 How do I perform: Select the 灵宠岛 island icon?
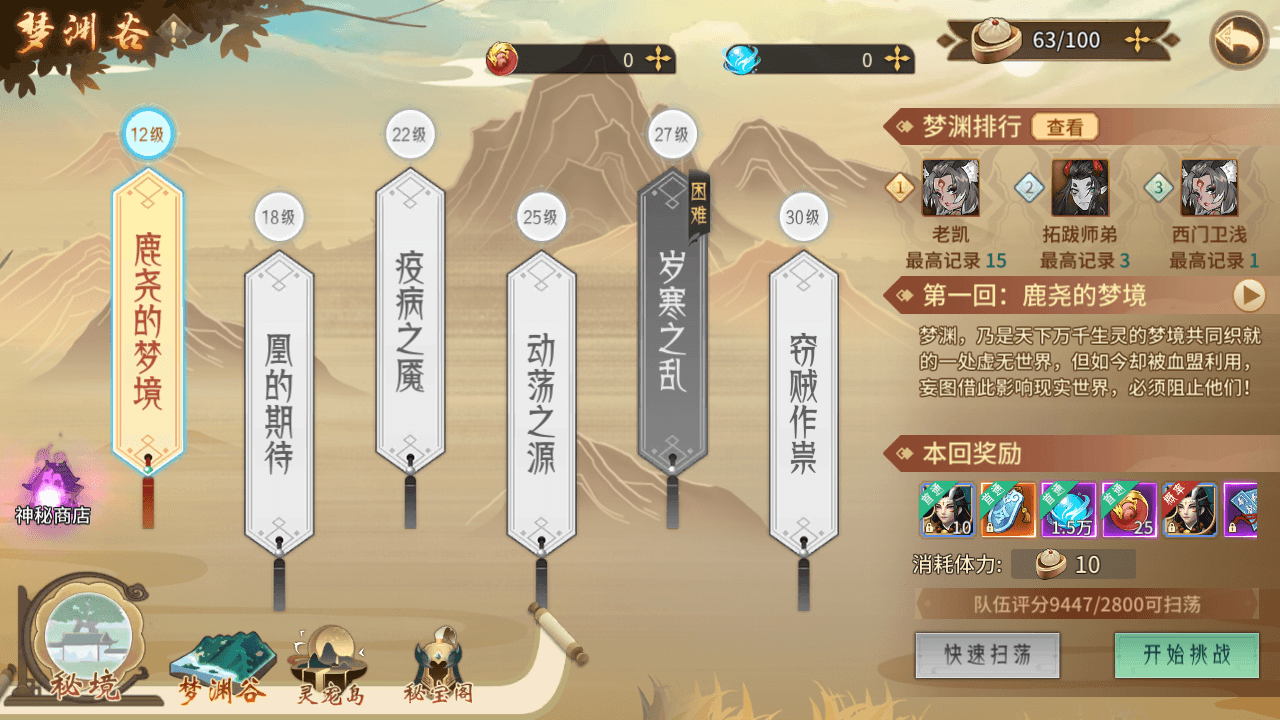[x=330, y=655]
